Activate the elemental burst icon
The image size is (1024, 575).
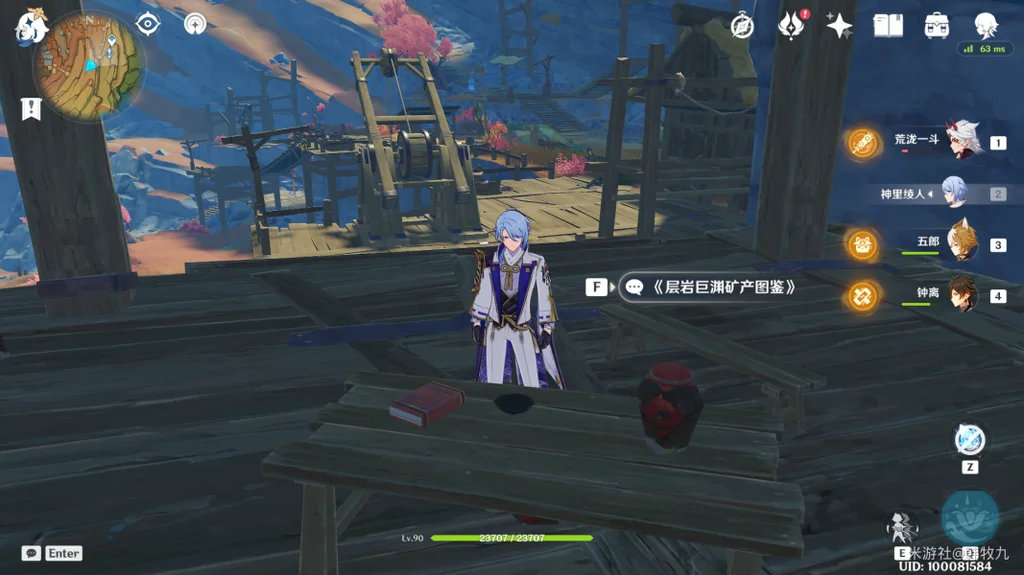(969, 518)
